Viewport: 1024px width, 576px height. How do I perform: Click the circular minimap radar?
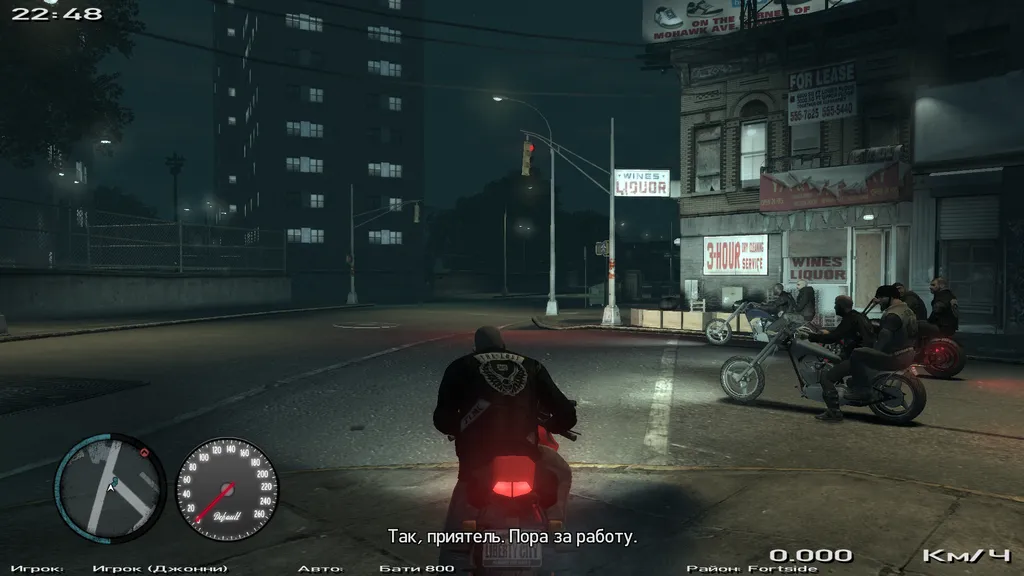tap(110, 488)
